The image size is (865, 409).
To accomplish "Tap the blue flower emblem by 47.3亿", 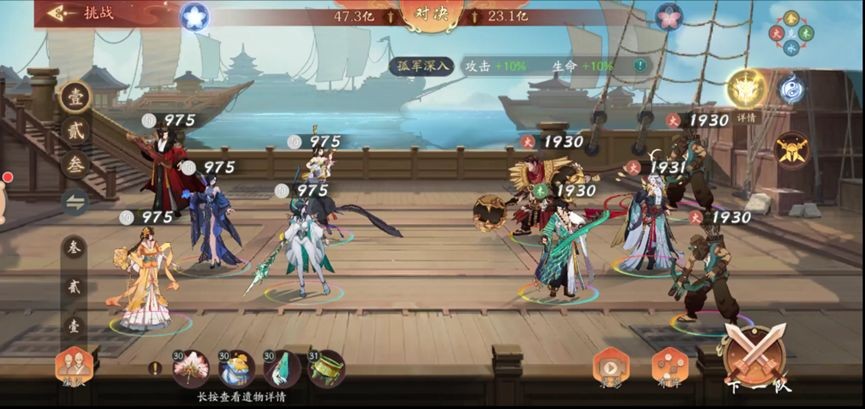I will point(195,16).
